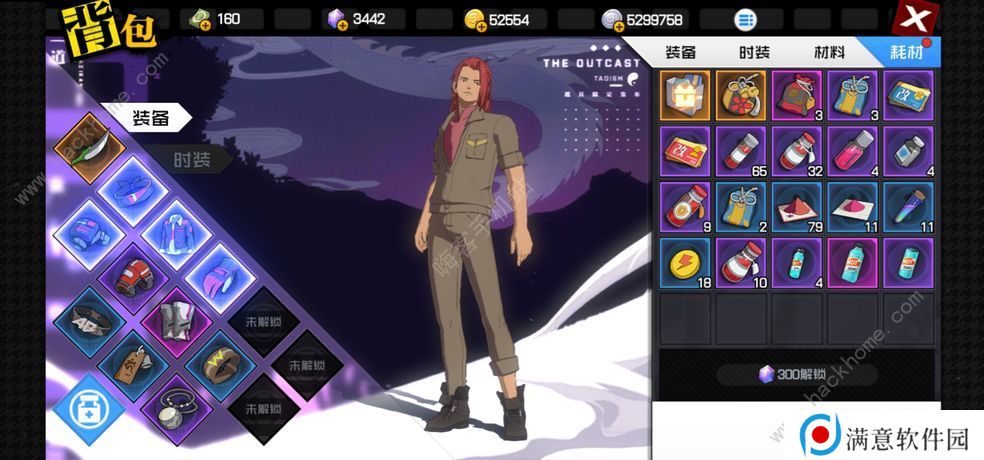
Task: Select the red-flowered lucky pouch item
Action: (x=741, y=96)
